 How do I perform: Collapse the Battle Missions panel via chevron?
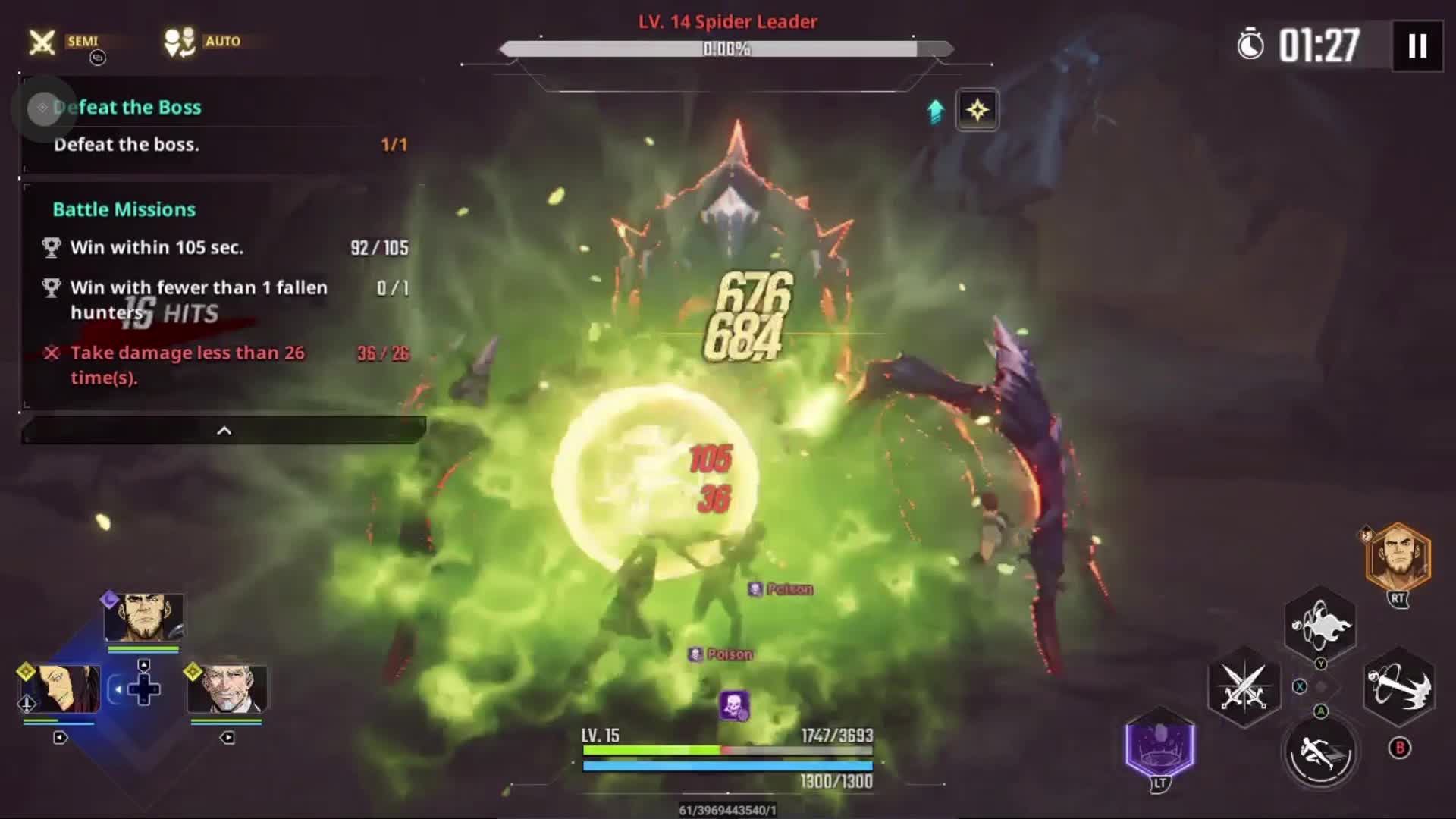coord(224,429)
